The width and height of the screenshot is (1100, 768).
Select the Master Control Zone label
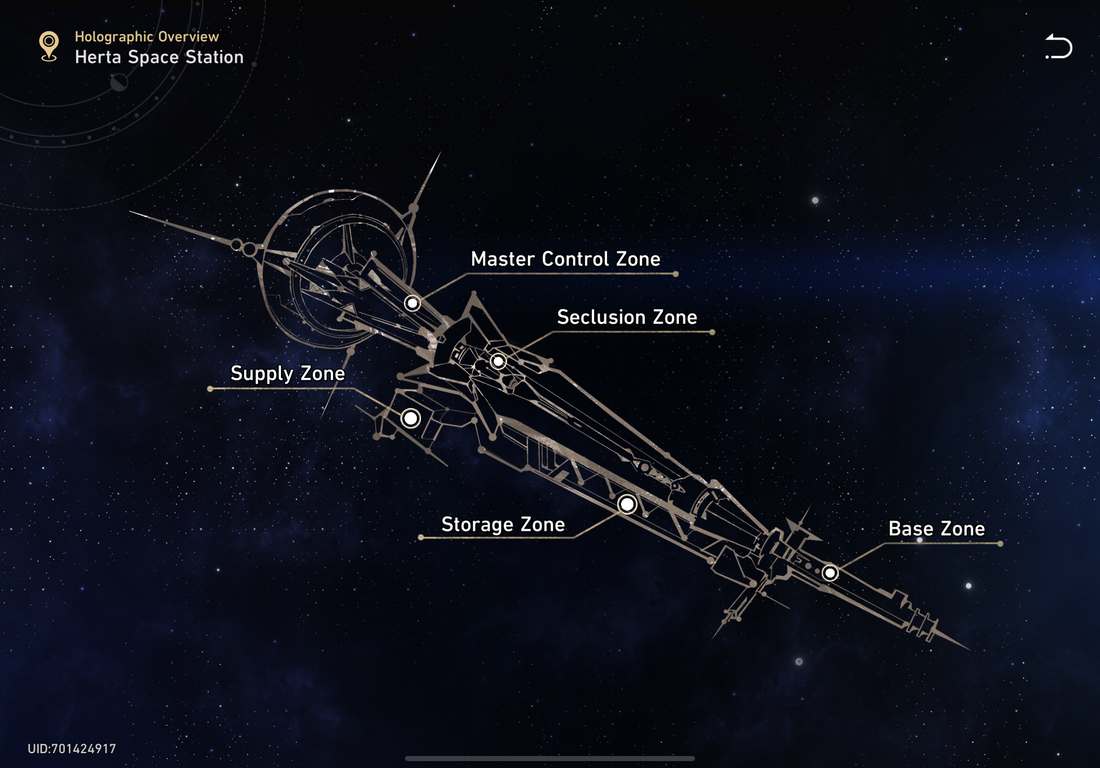[565, 259]
